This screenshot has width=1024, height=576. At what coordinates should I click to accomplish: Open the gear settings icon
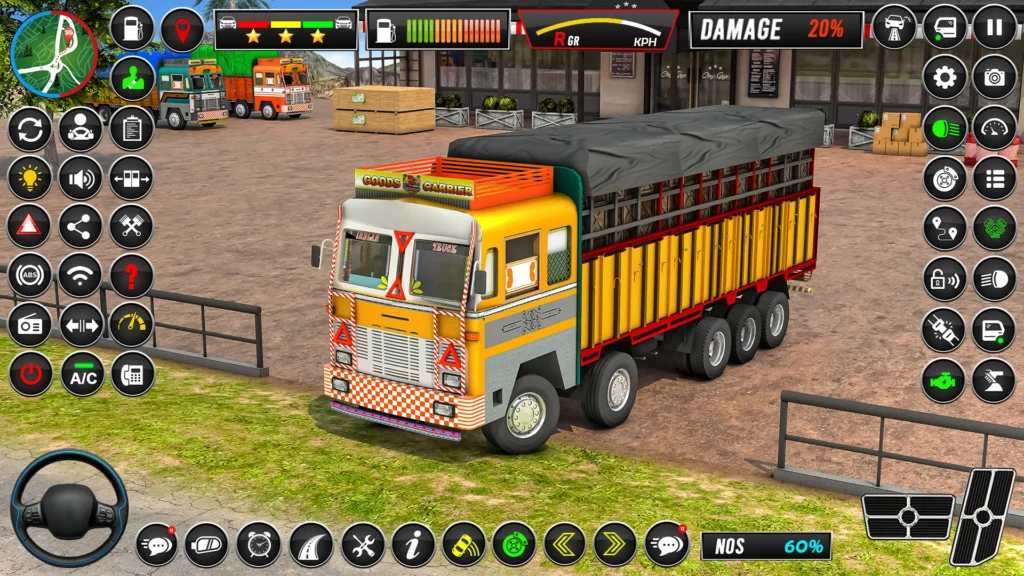click(944, 77)
